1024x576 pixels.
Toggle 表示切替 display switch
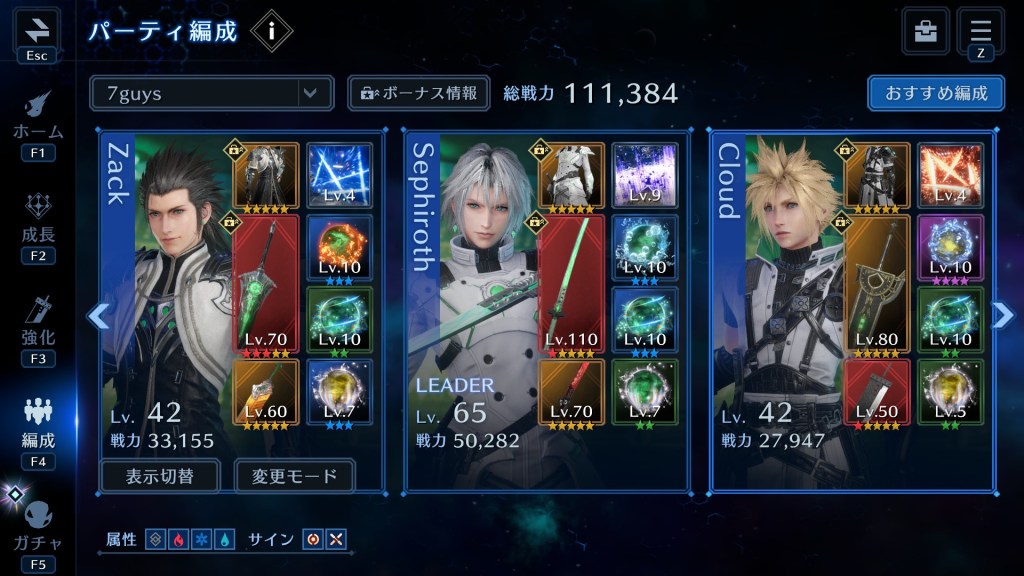160,476
